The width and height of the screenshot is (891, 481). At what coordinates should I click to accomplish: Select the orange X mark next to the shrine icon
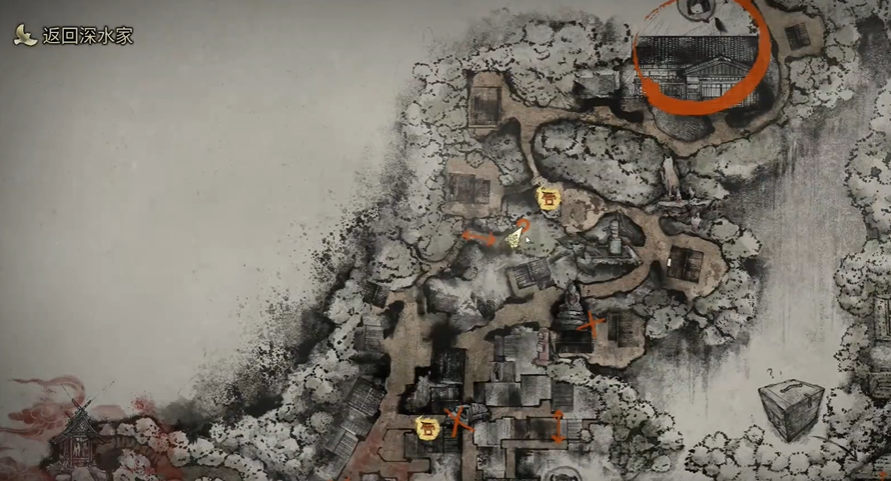[x=458, y=422]
